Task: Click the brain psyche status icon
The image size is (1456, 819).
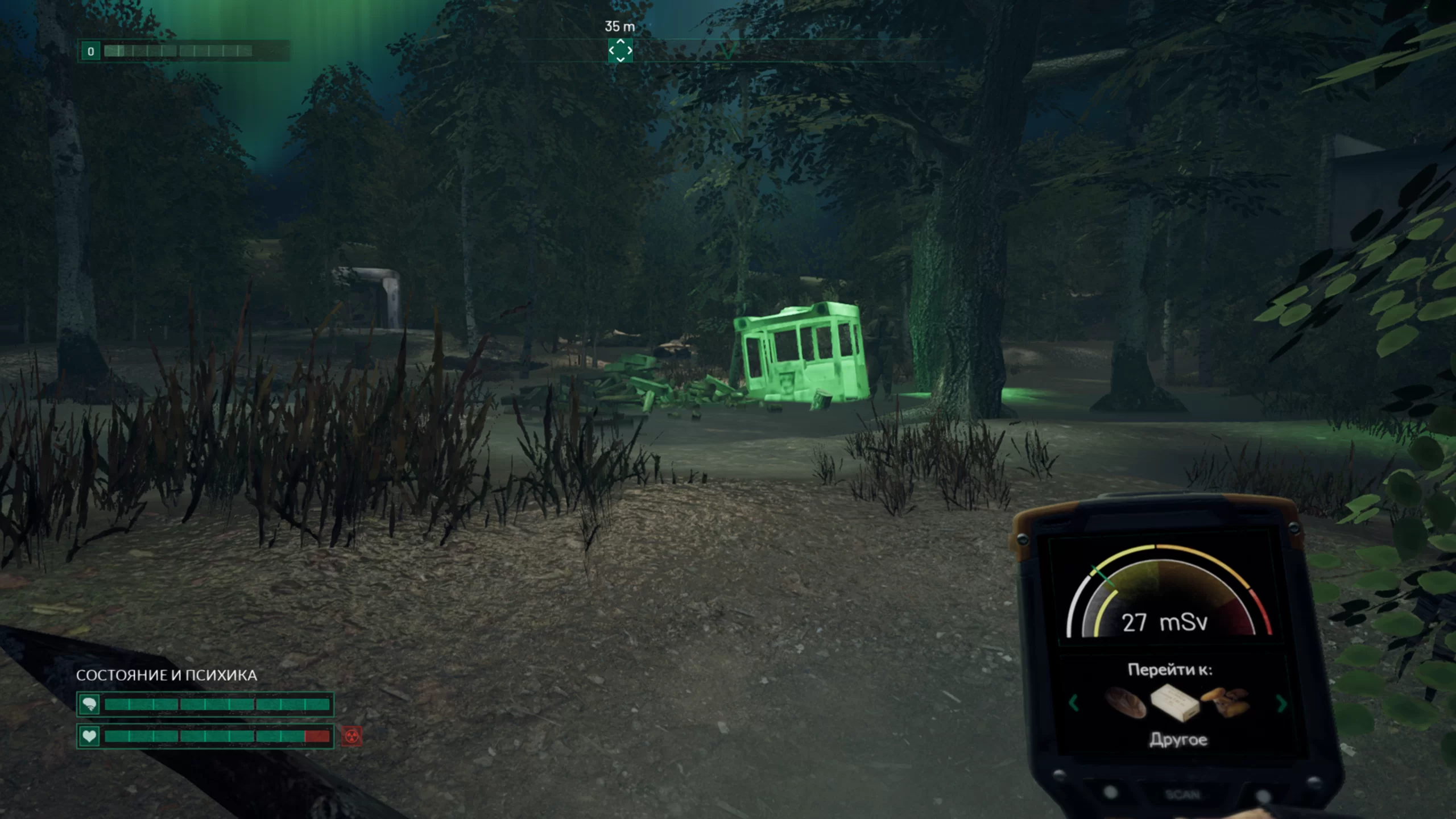Action: click(x=89, y=705)
